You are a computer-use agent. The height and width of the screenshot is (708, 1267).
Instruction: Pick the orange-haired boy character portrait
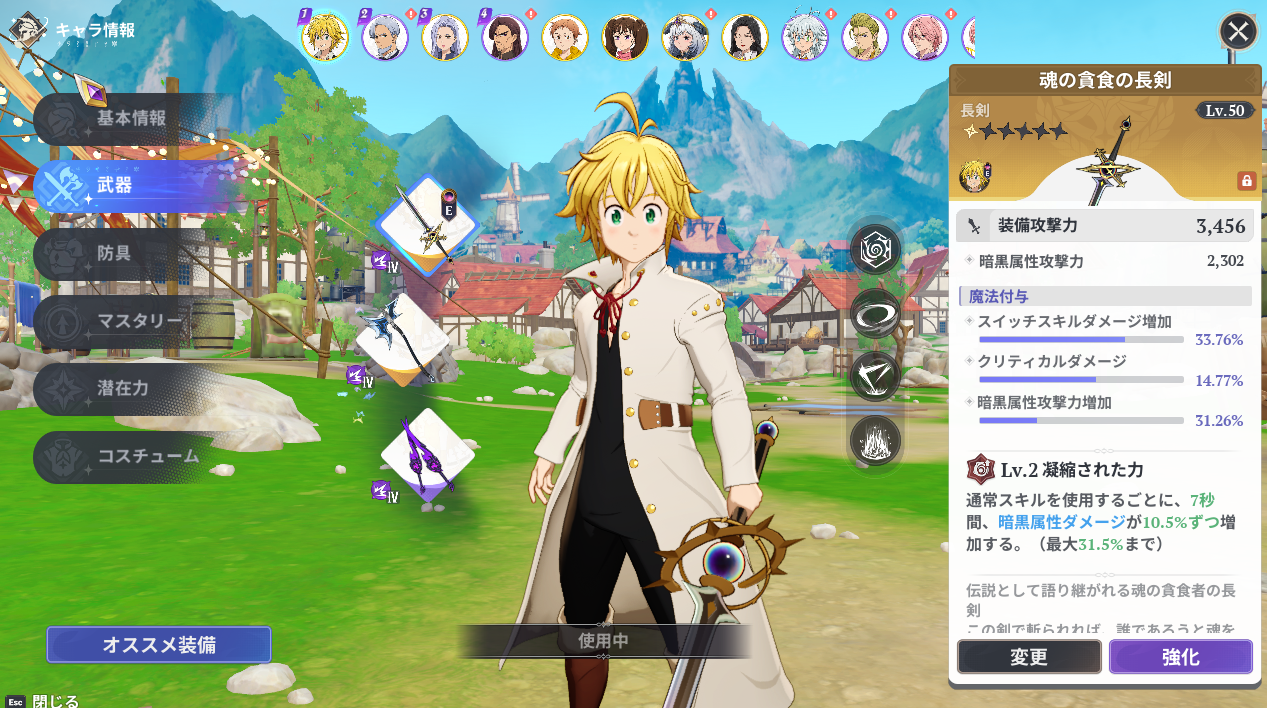tap(565, 37)
